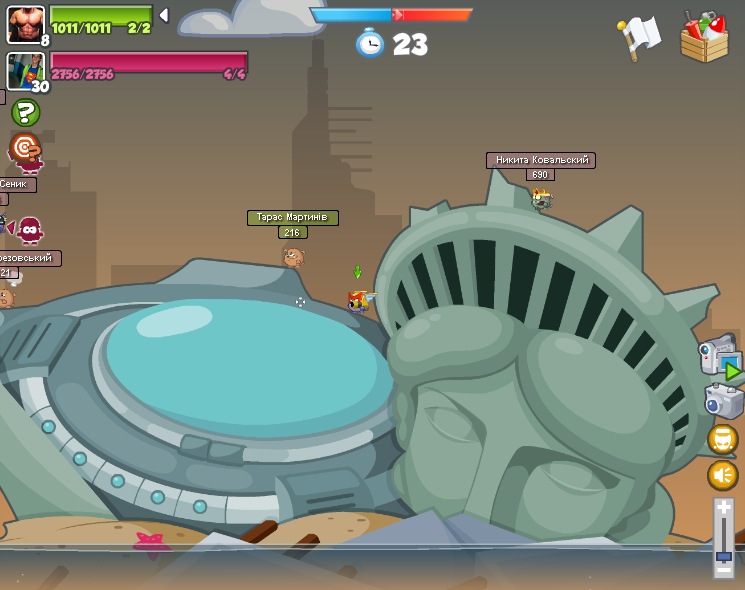Collapse team panel with white arrow

[164, 15]
